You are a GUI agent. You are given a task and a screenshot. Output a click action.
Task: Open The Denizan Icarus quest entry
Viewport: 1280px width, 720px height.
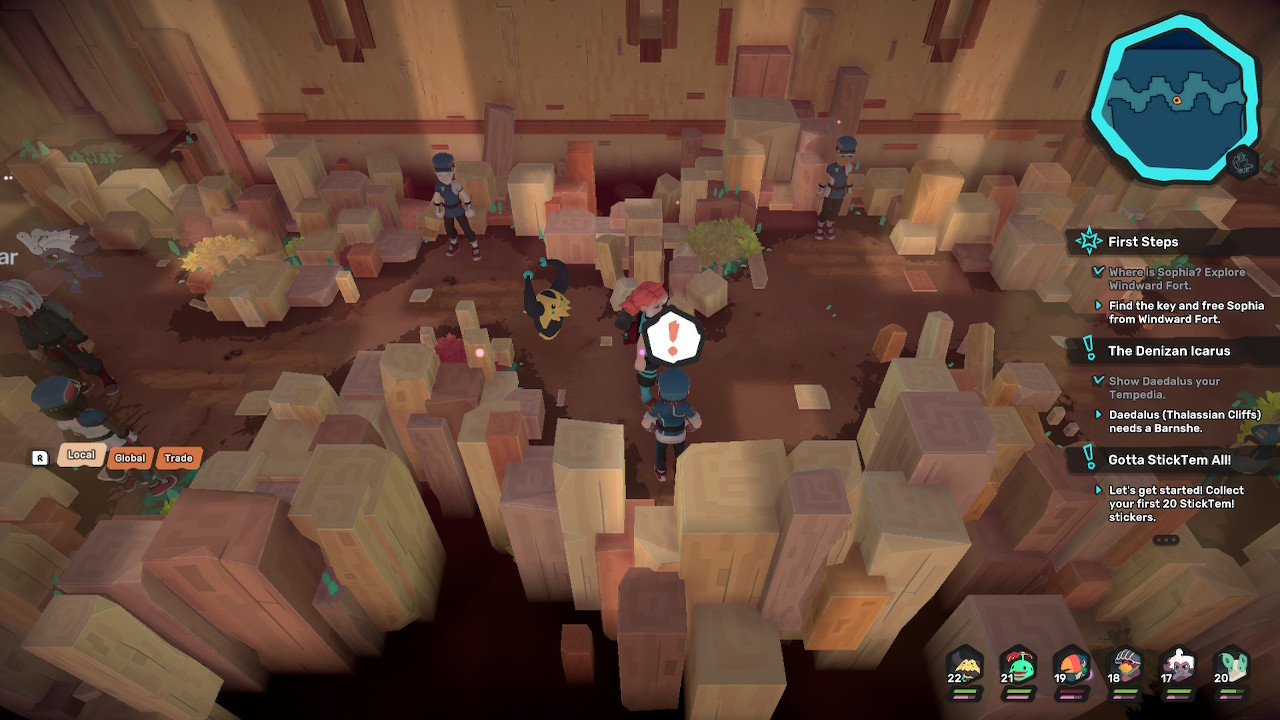1169,351
